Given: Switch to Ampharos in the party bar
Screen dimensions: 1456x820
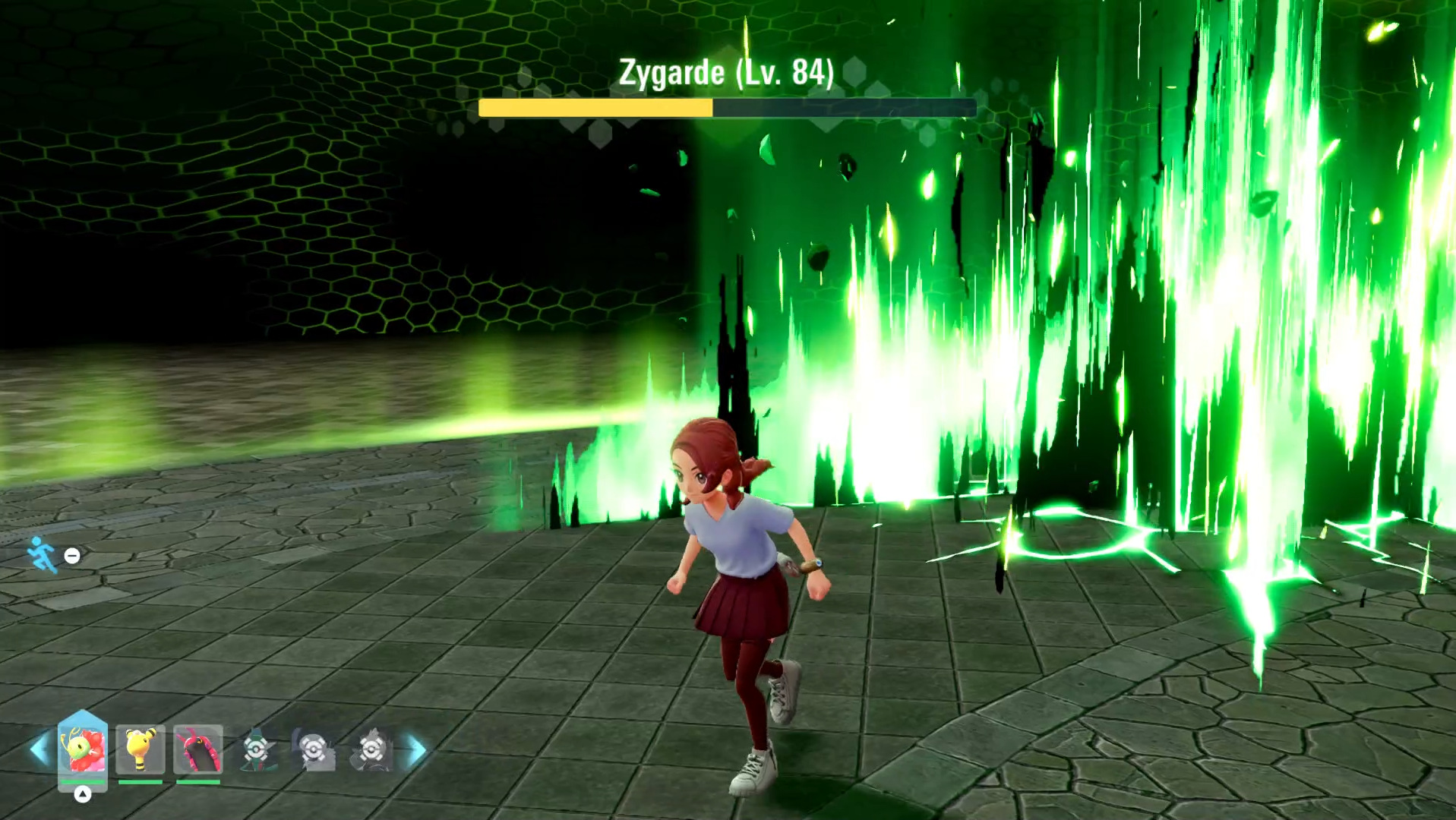Looking at the screenshot, I should (x=141, y=749).
